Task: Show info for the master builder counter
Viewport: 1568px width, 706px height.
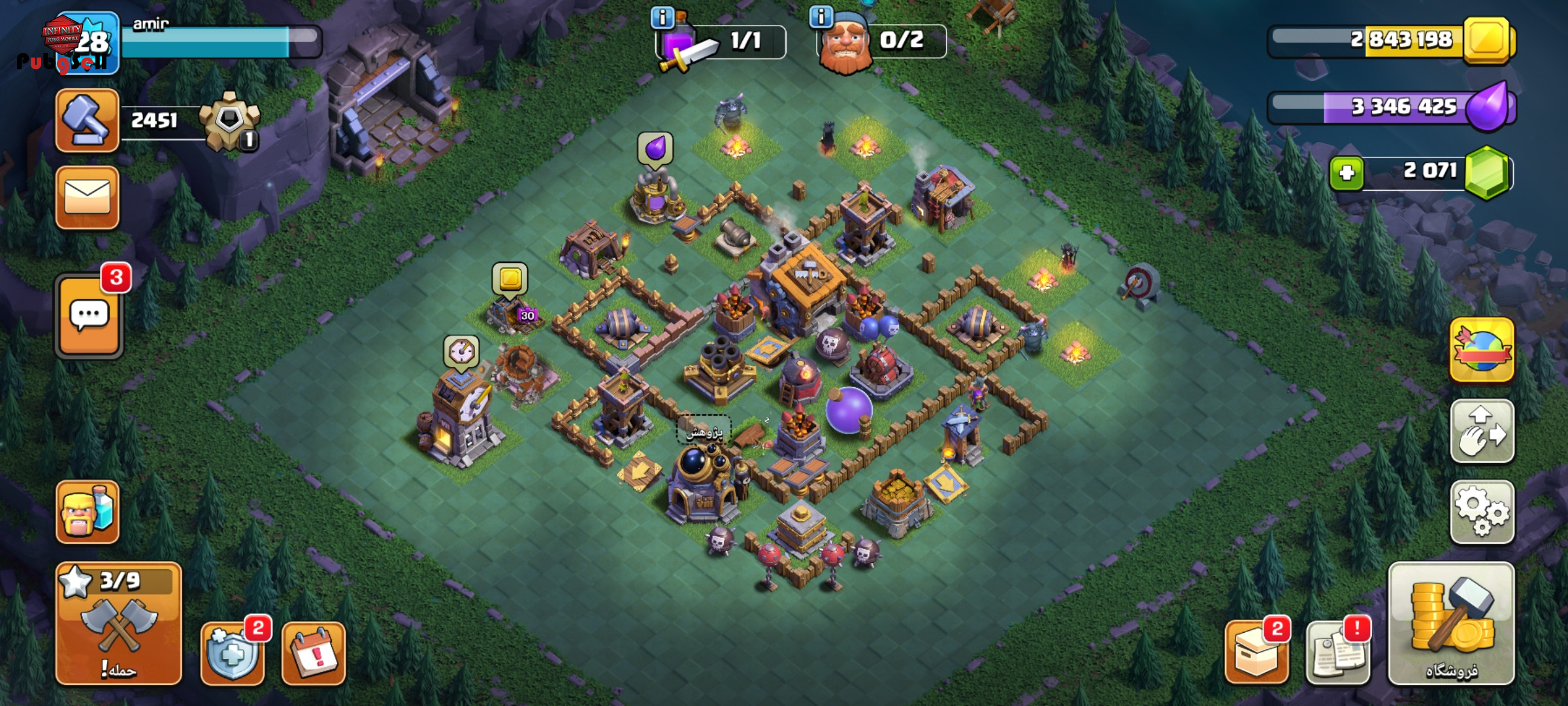Action: click(x=821, y=16)
